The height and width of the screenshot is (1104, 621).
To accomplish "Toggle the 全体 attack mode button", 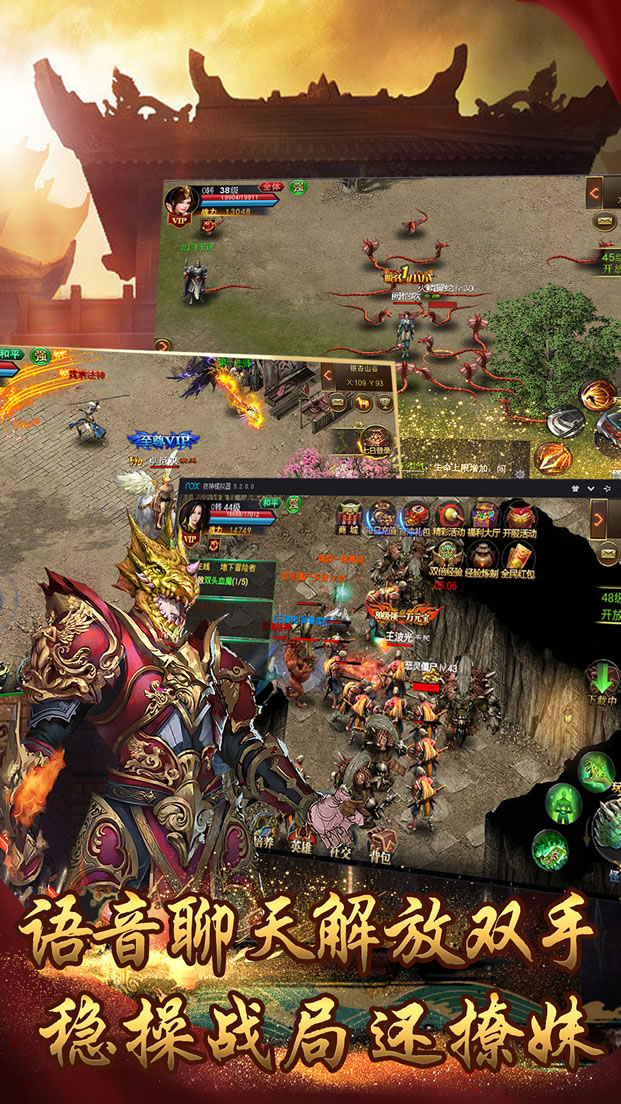I will 270,187.
